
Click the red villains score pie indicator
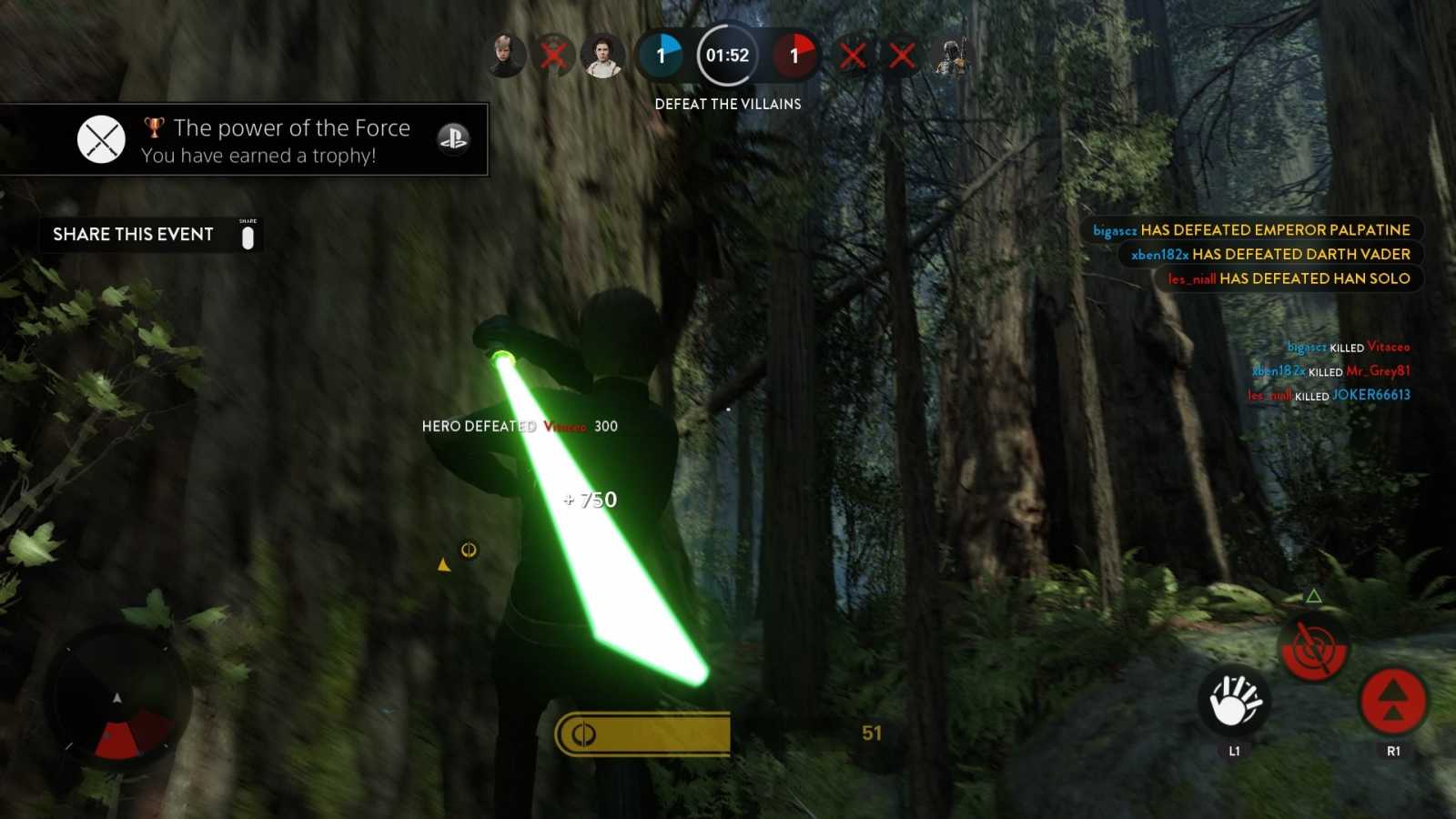coord(794,55)
